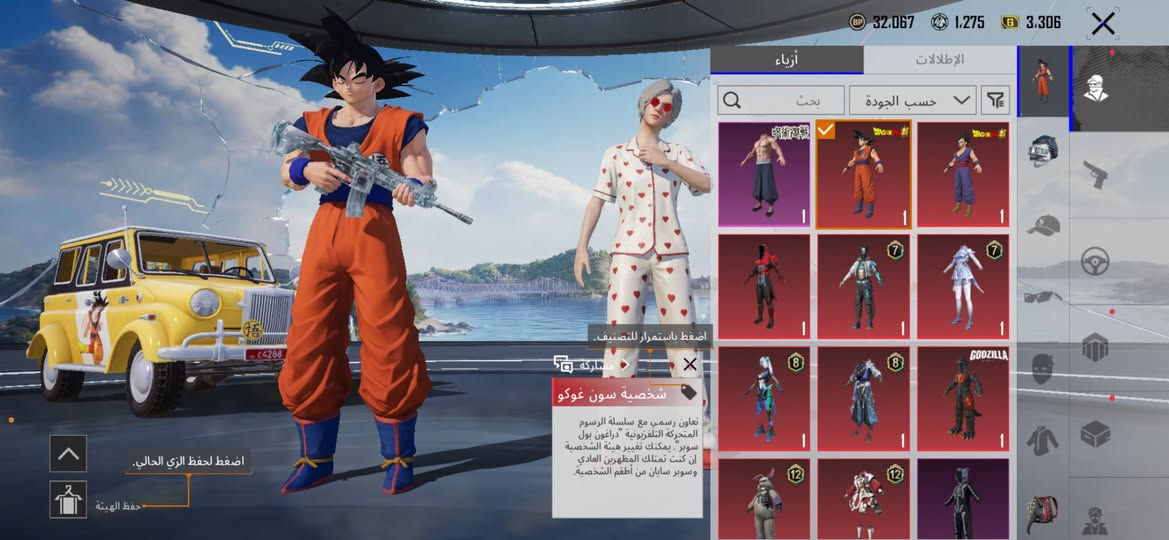Choose the shirtless outfit on purple background
The height and width of the screenshot is (540, 1169).
click(x=764, y=175)
